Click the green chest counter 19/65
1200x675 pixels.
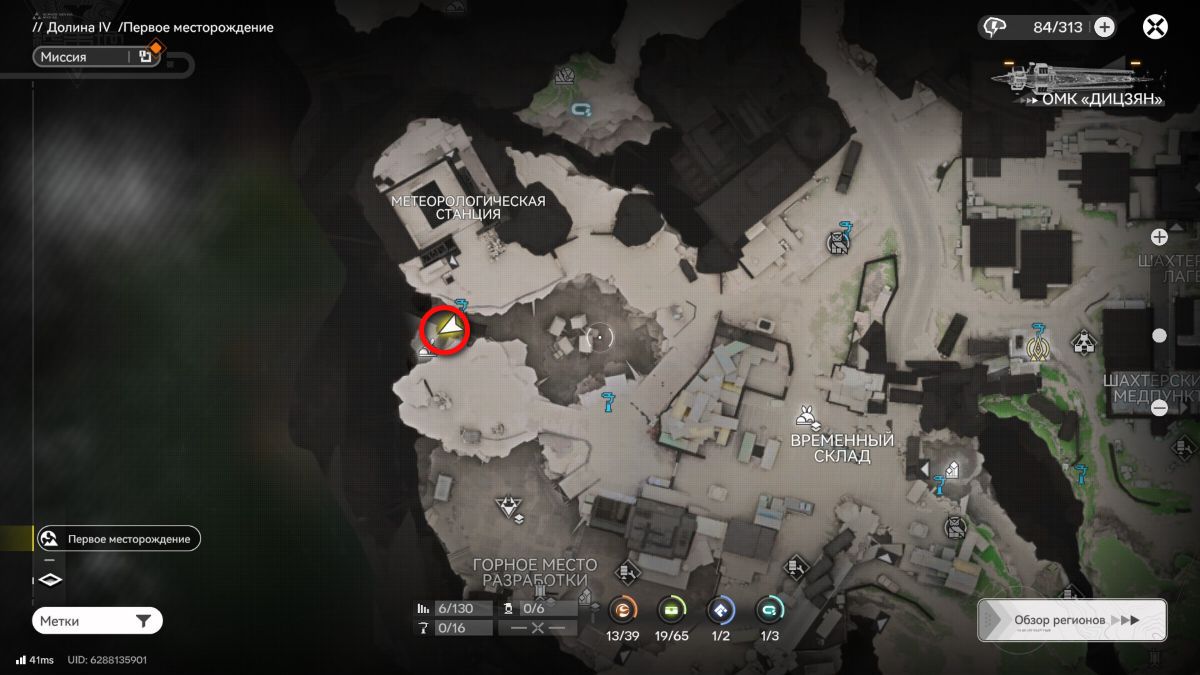click(671, 608)
